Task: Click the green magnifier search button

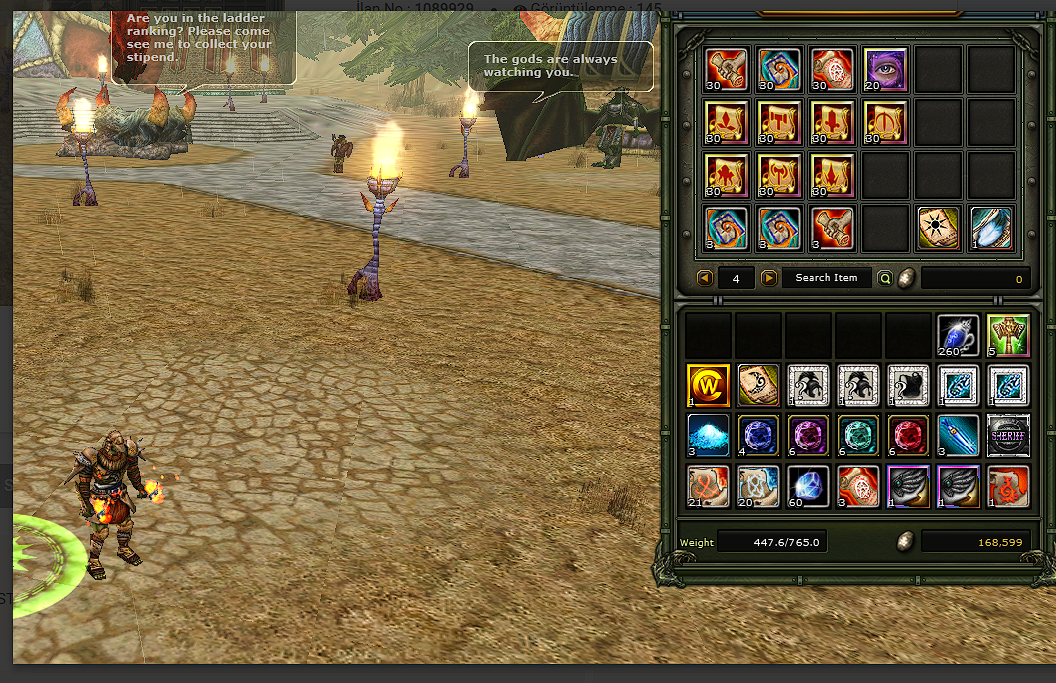Action: point(884,278)
